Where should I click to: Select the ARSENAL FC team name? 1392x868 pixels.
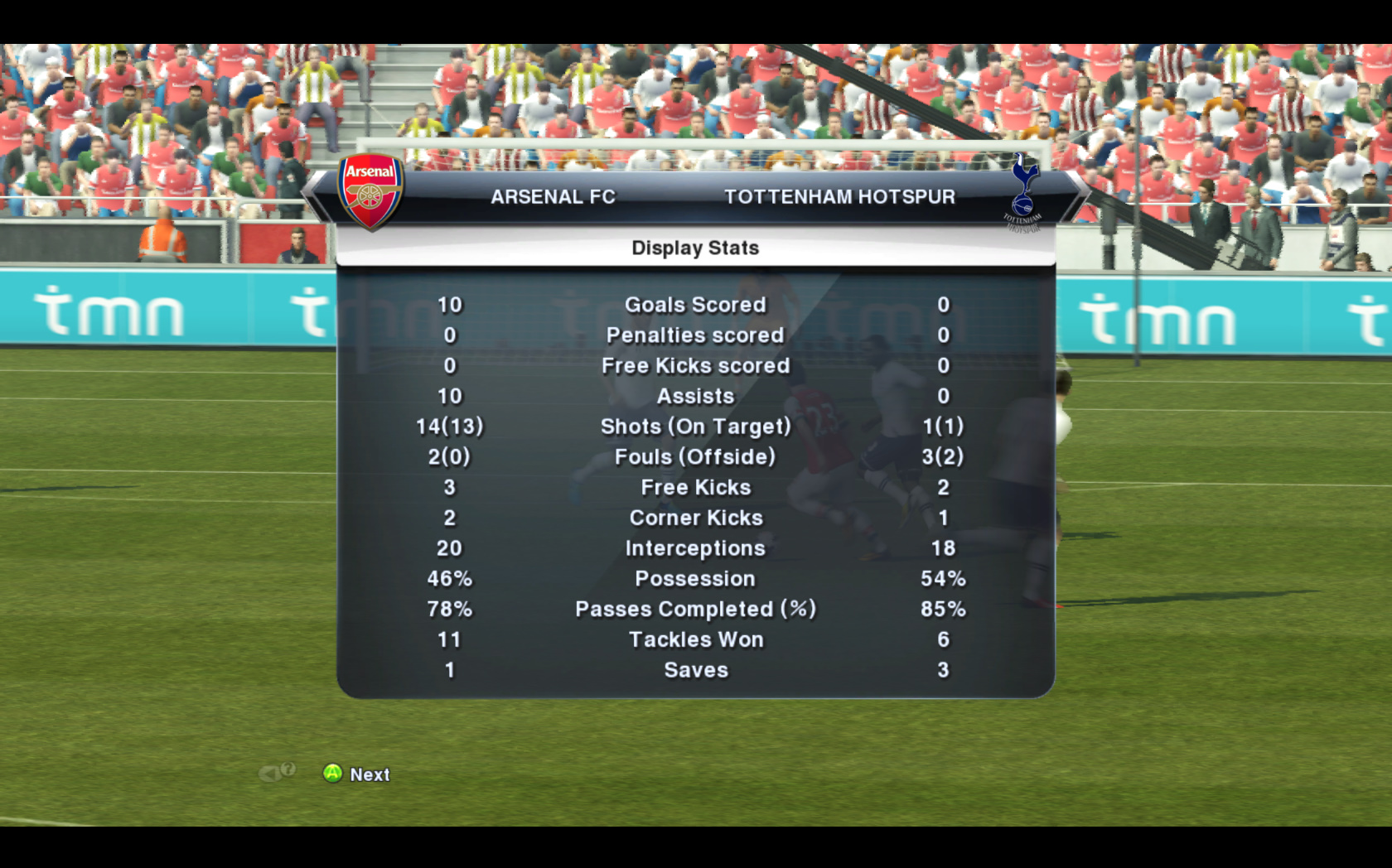[553, 196]
